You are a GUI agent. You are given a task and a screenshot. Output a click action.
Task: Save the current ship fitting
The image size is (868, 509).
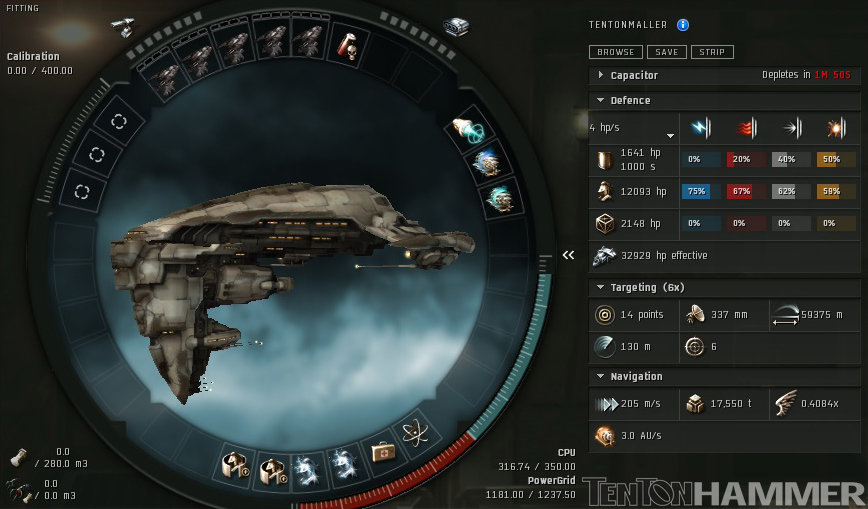coord(666,52)
